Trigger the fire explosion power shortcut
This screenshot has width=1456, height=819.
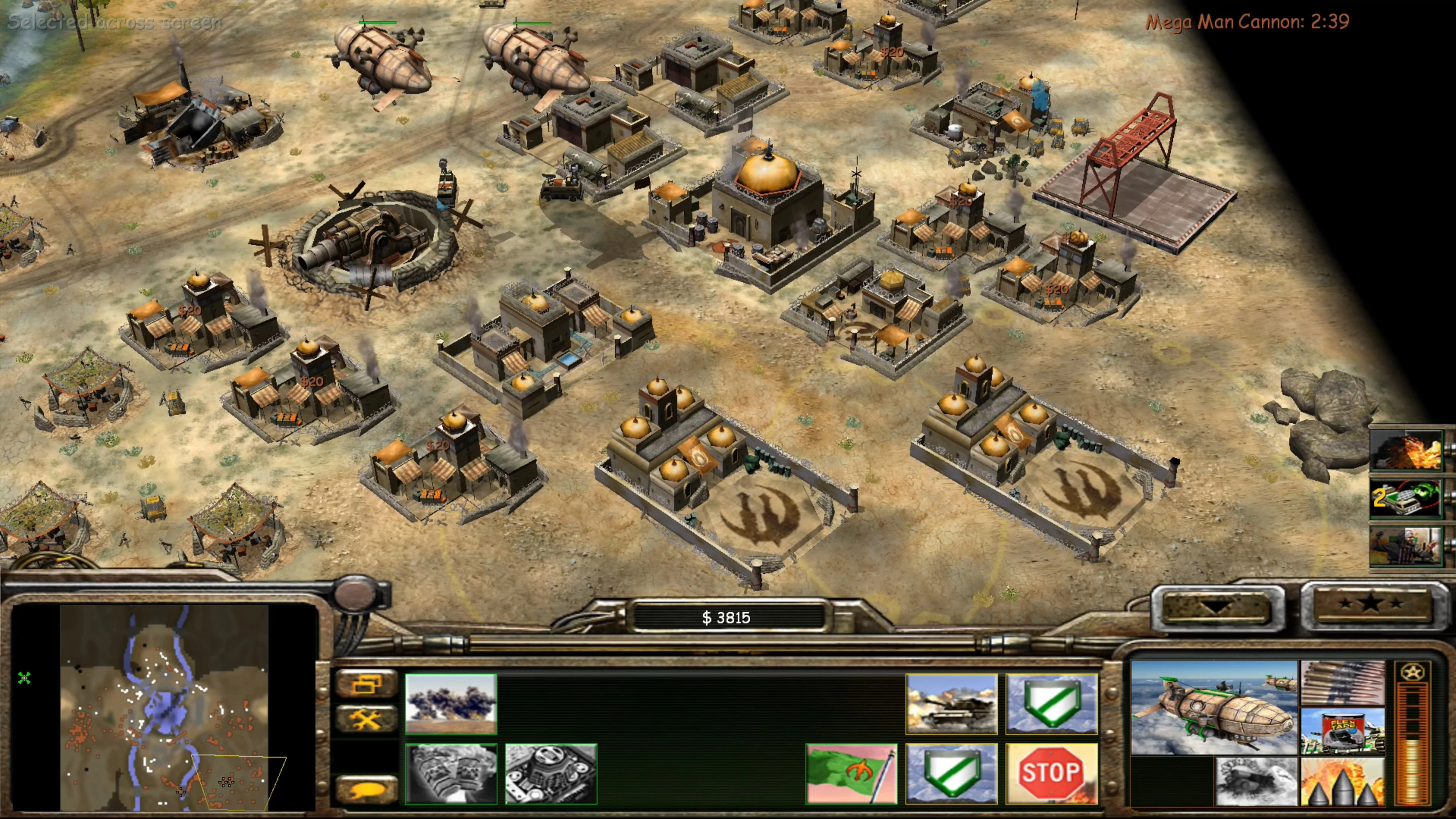click(x=1406, y=450)
